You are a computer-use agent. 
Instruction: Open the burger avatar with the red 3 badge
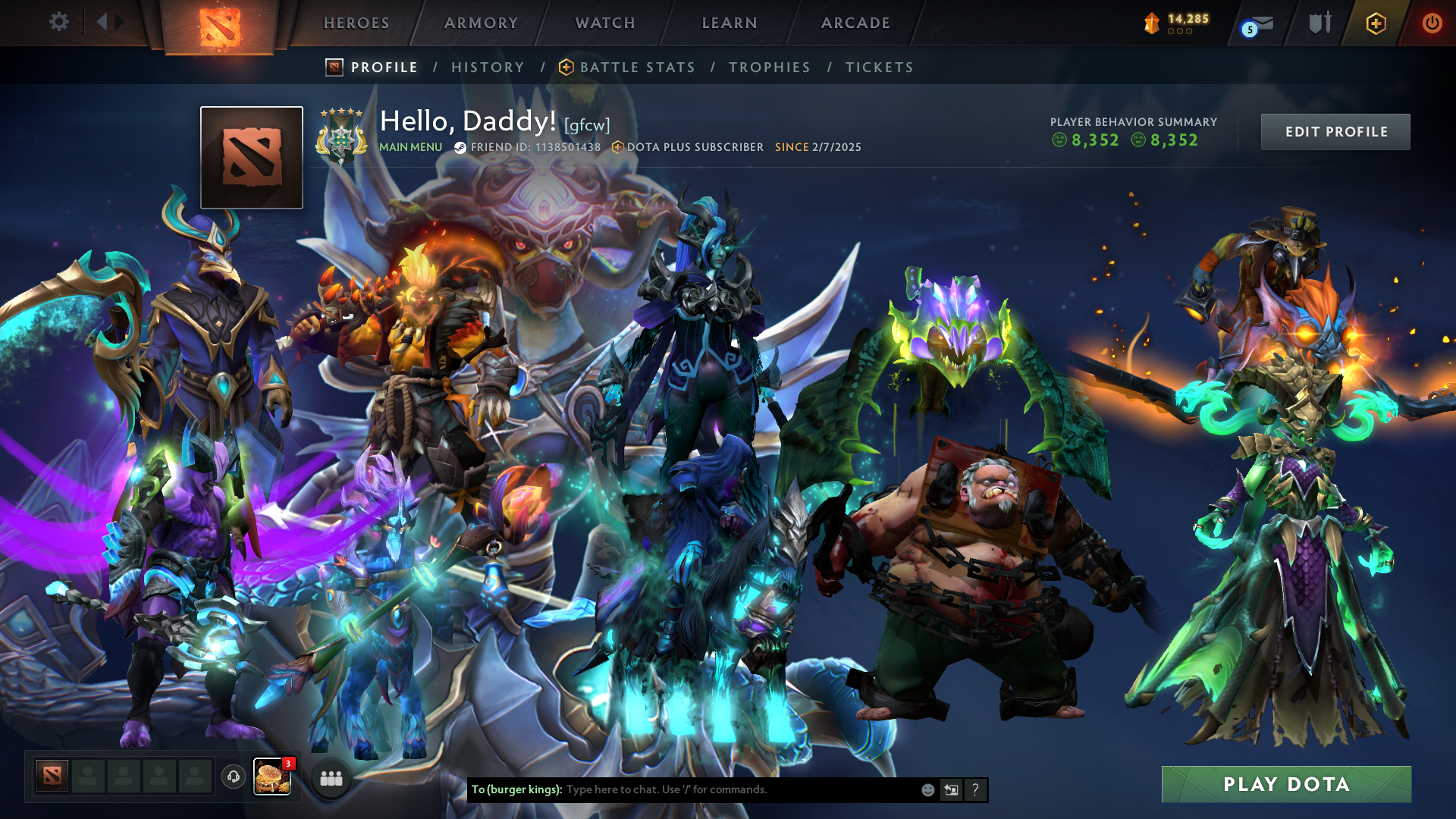[x=273, y=777]
